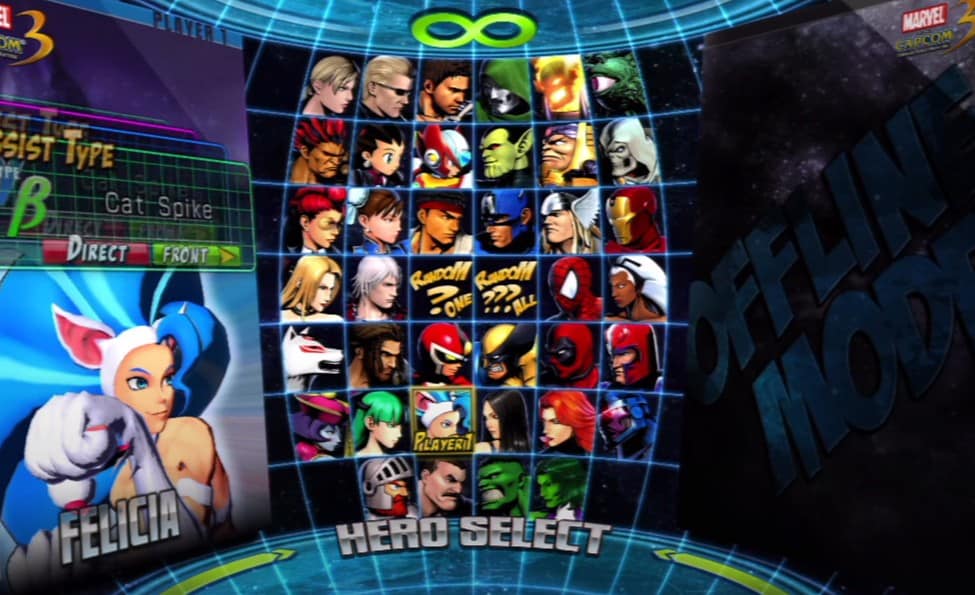Choose Akuma from the roster
The width and height of the screenshot is (975, 595).
pyautogui.click(x=319, y=151)
